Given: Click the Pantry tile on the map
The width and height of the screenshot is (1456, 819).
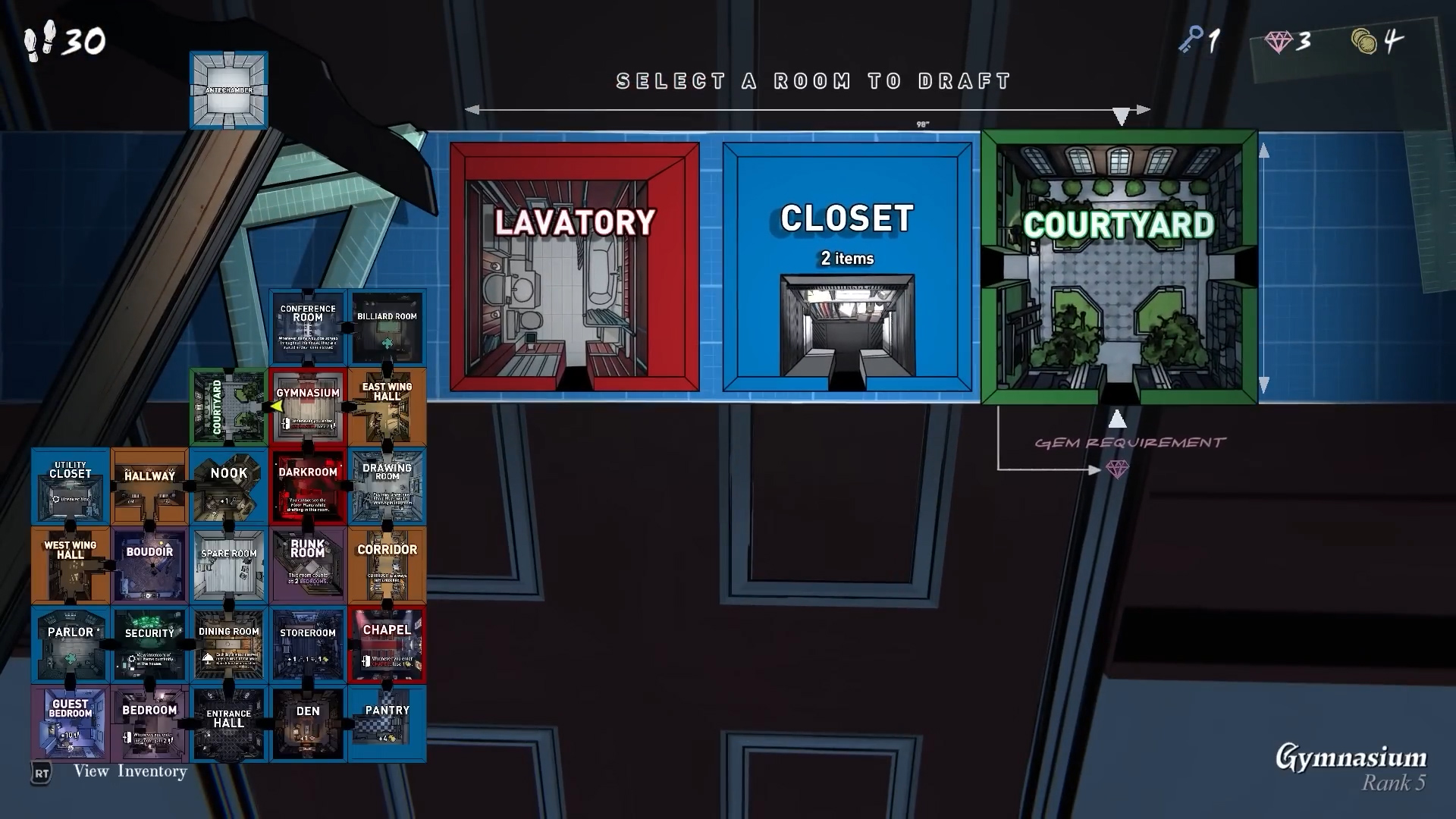Looking at the screenshot, I should tap(387, 724).
